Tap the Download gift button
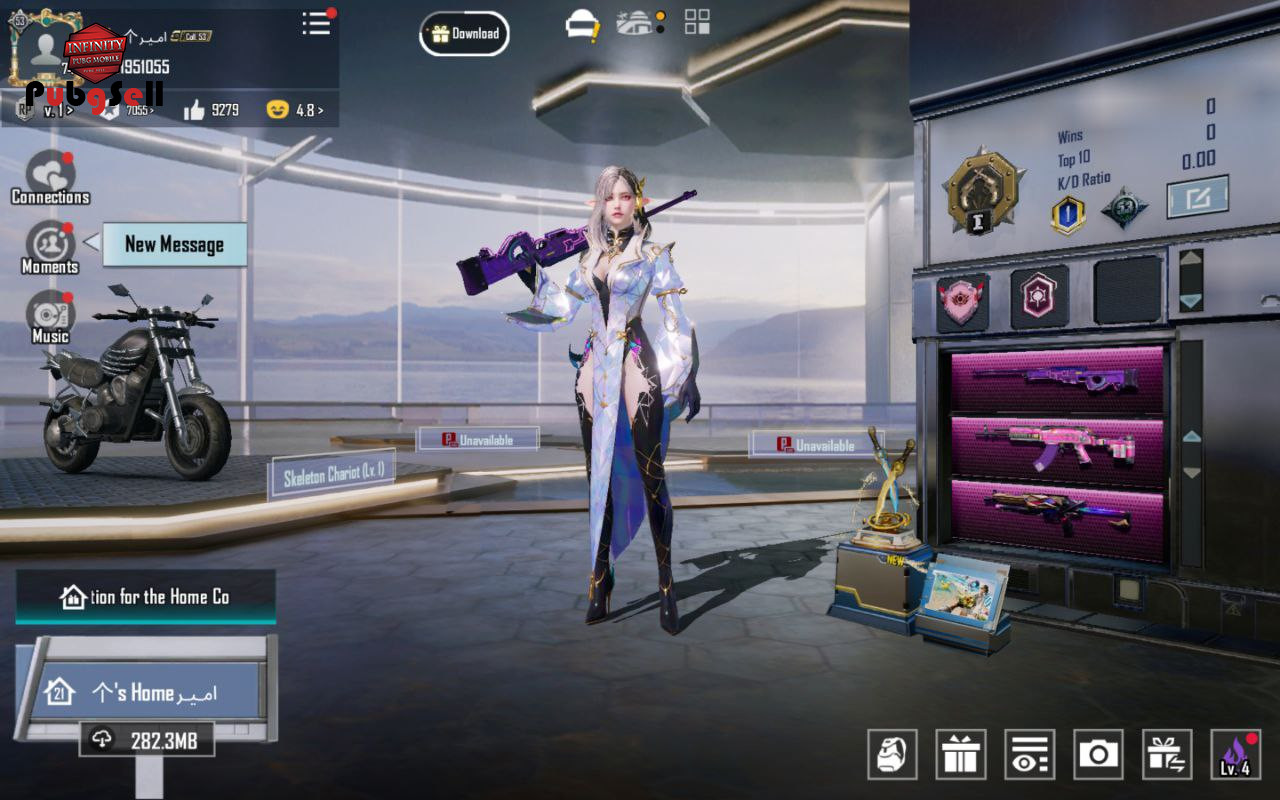1280x800 pixels. 464,34
